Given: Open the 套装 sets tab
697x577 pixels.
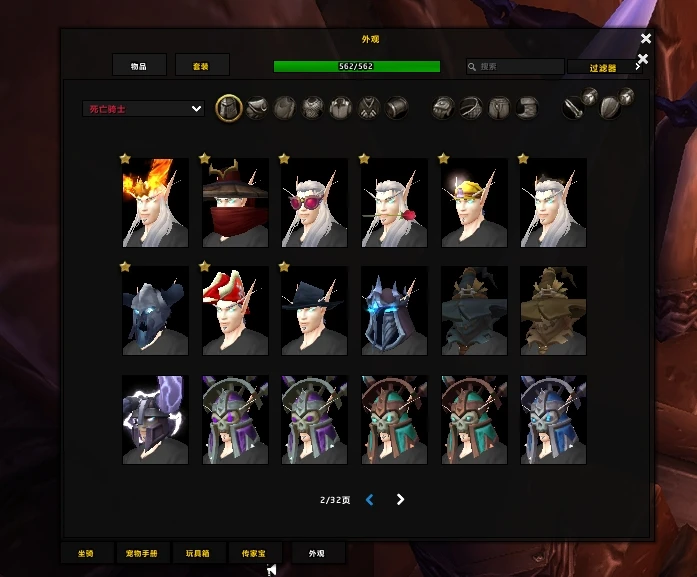Looking at the screenshot, I should [x=202, y=65].
